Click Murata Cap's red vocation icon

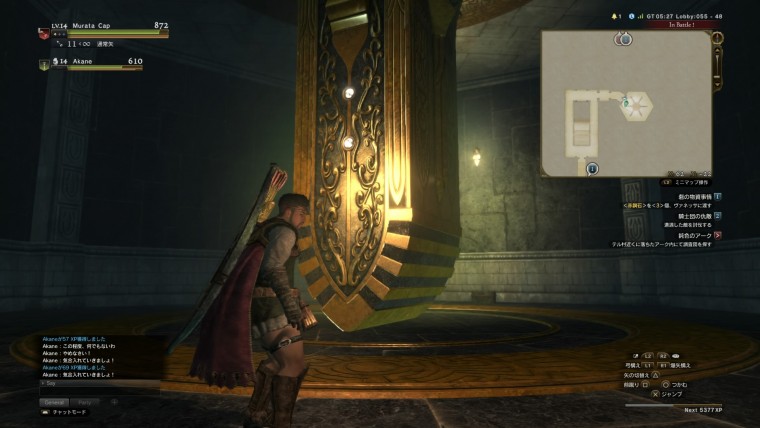click(43, 33)
